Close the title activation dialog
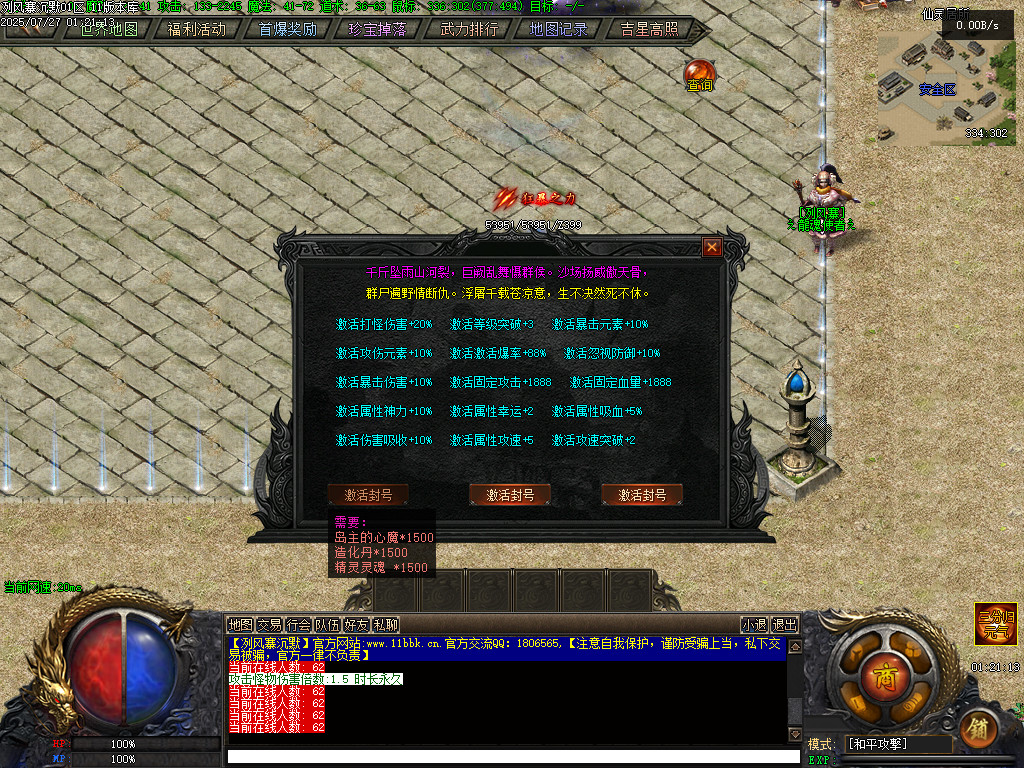Viewport: 1024px width, 768px height. click(712, 247)
